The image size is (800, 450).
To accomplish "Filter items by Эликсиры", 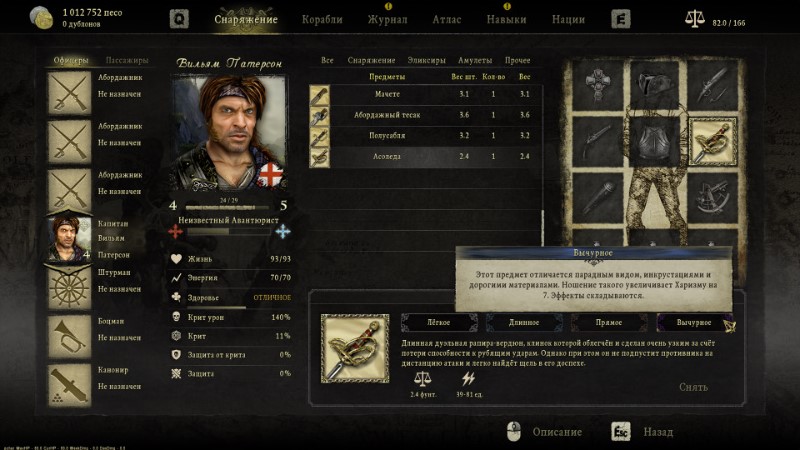I will [x=428, y=61].
